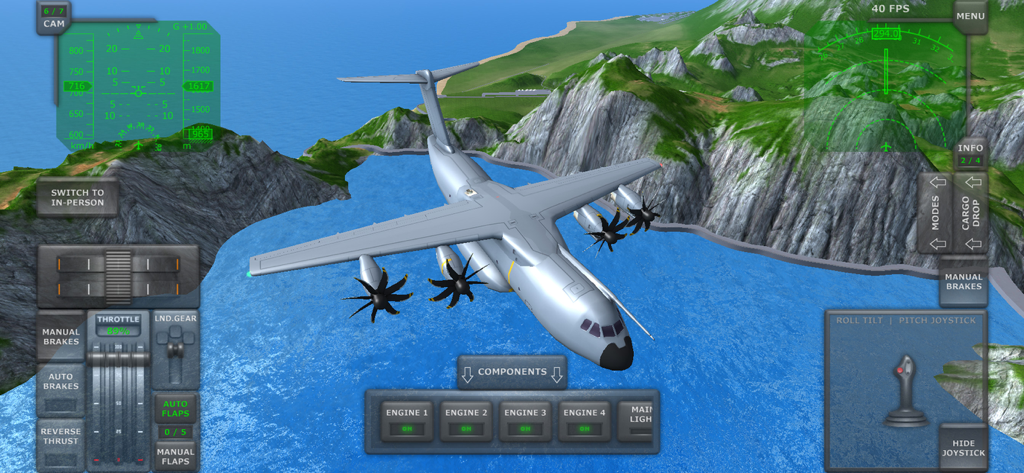Viewport: 1024px width, 473px height.
Task: Click the Manual Brakes button below Cargo Drop
Action: 963,282
